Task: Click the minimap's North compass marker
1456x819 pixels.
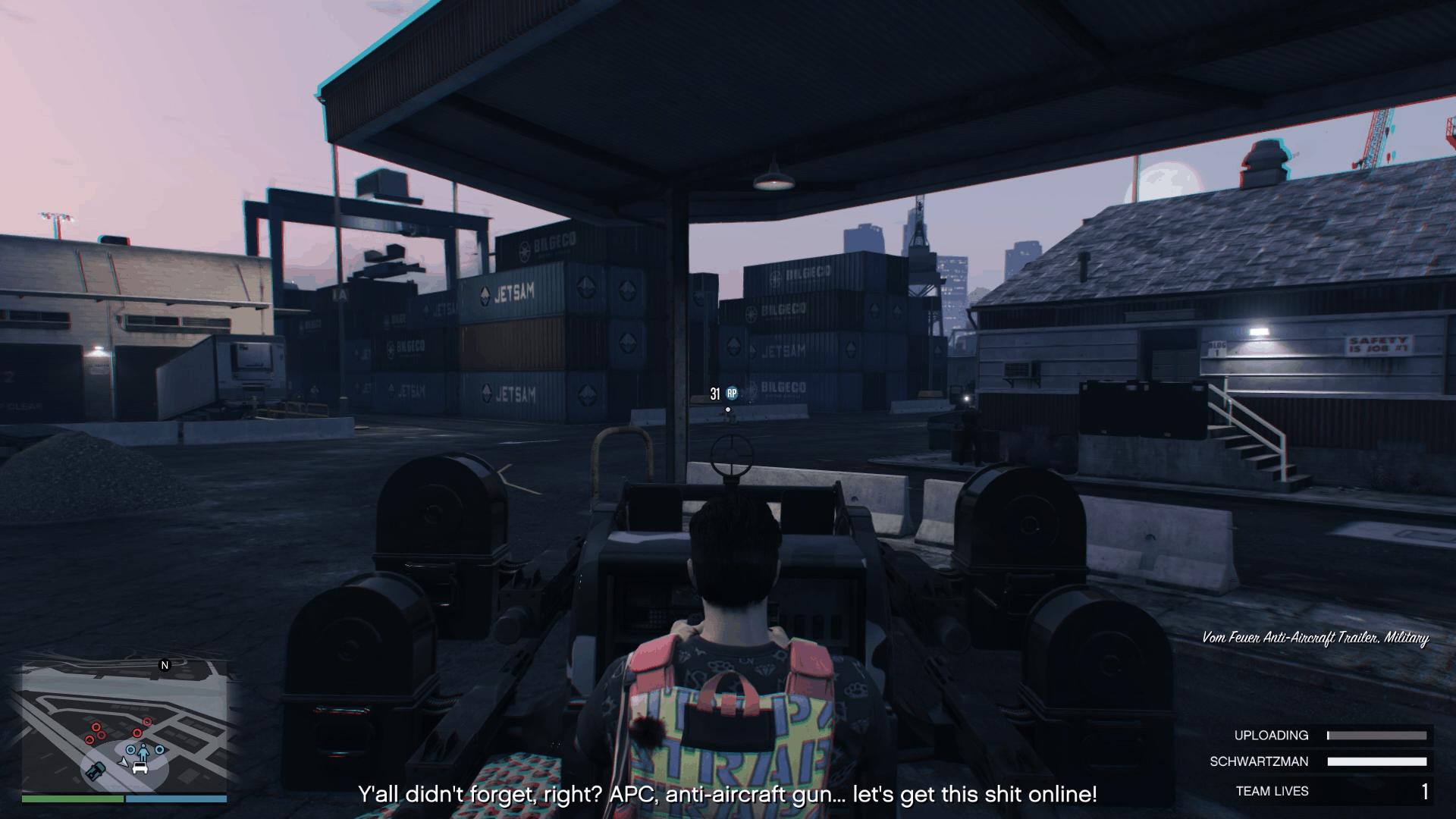Action: coord(165,665)
